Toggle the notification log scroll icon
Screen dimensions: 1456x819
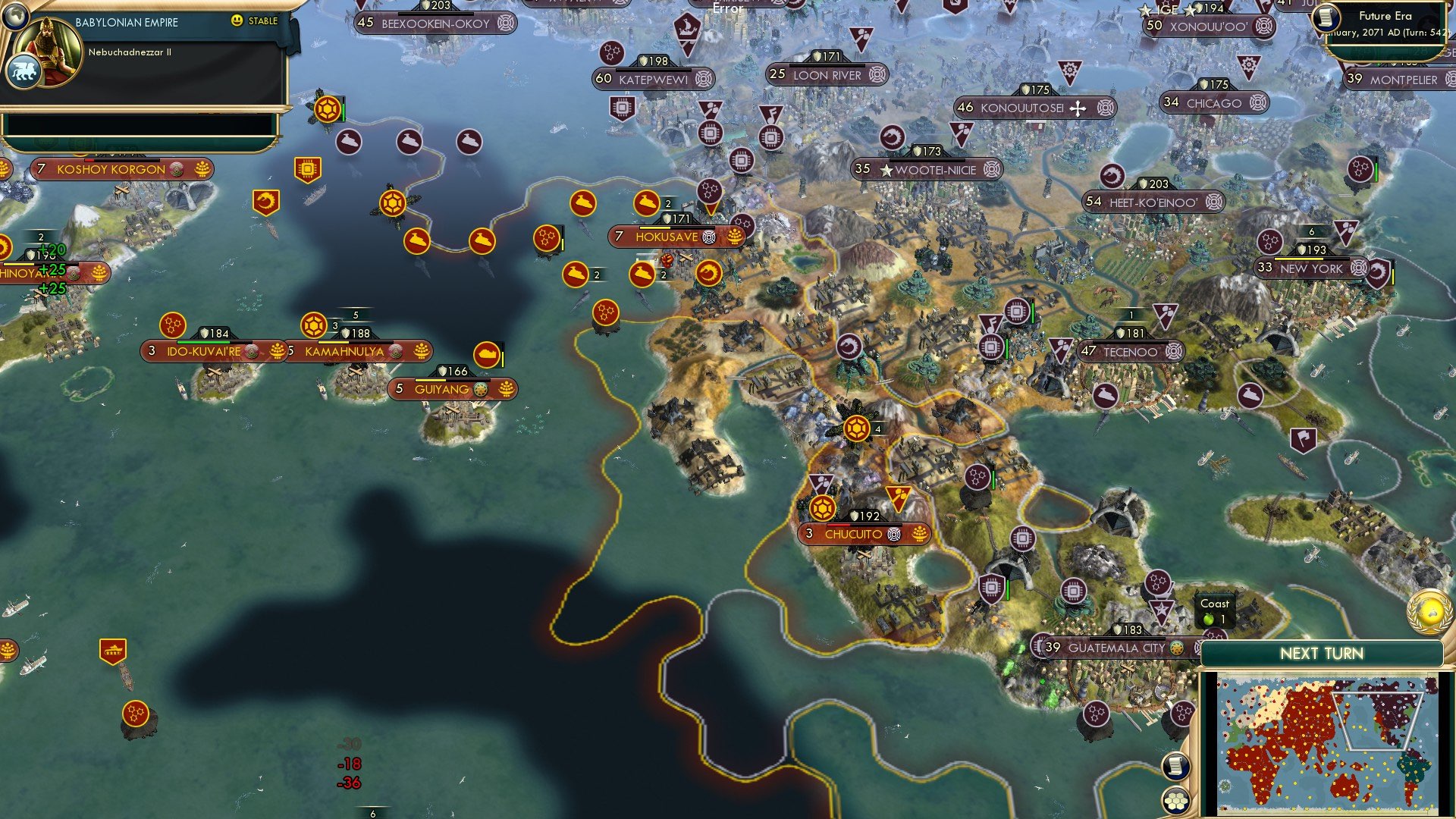1176,765
